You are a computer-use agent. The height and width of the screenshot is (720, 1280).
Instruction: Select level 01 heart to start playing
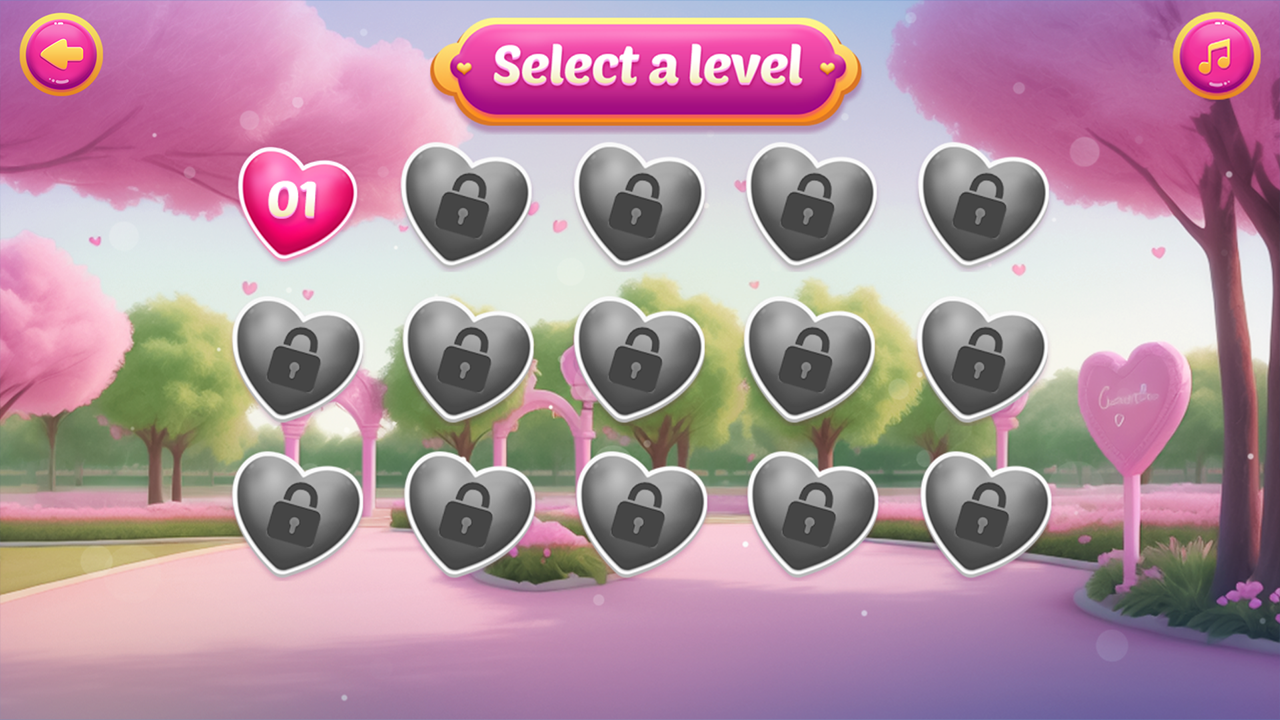point(297,200)
